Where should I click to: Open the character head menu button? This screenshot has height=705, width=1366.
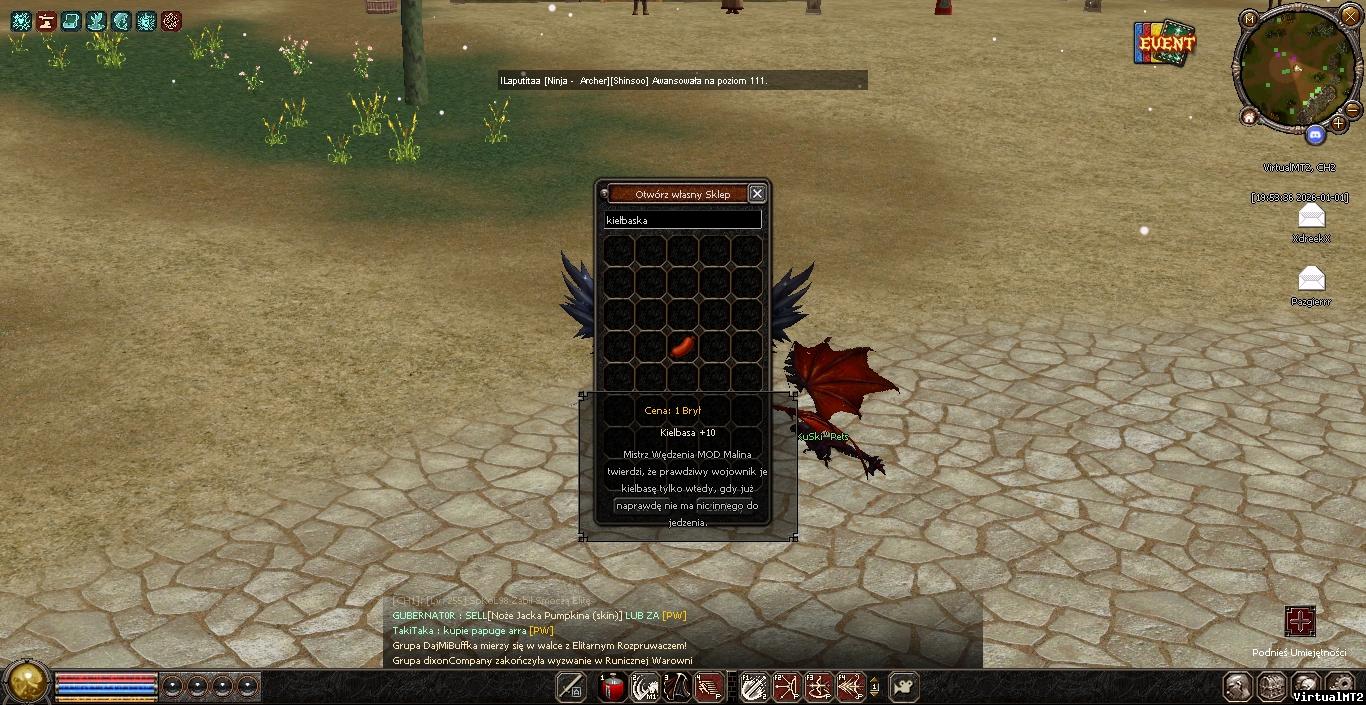[1239, 687]
